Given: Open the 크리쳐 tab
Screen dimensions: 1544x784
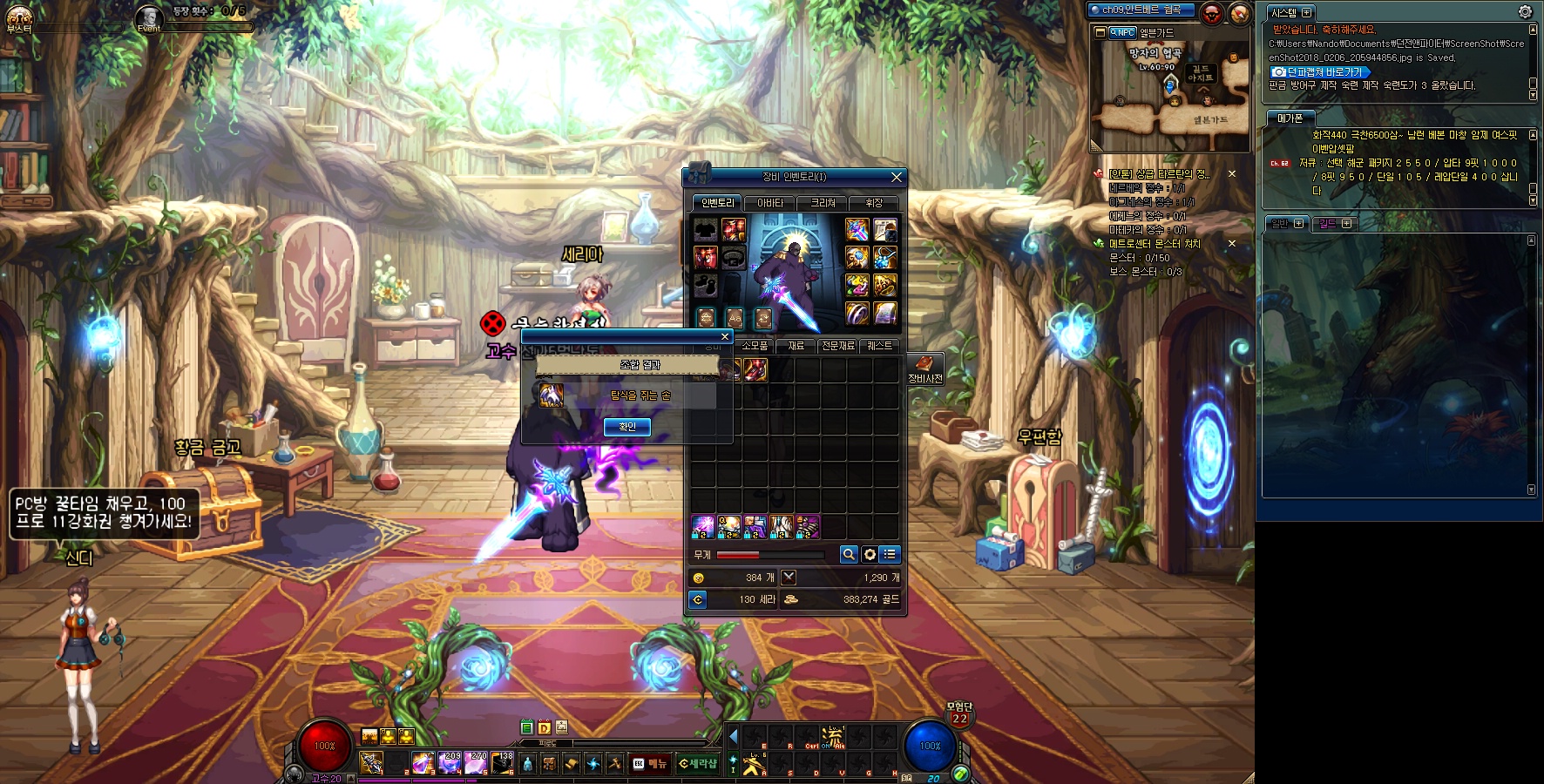Looking at the screenshot, I should (823, 203).
